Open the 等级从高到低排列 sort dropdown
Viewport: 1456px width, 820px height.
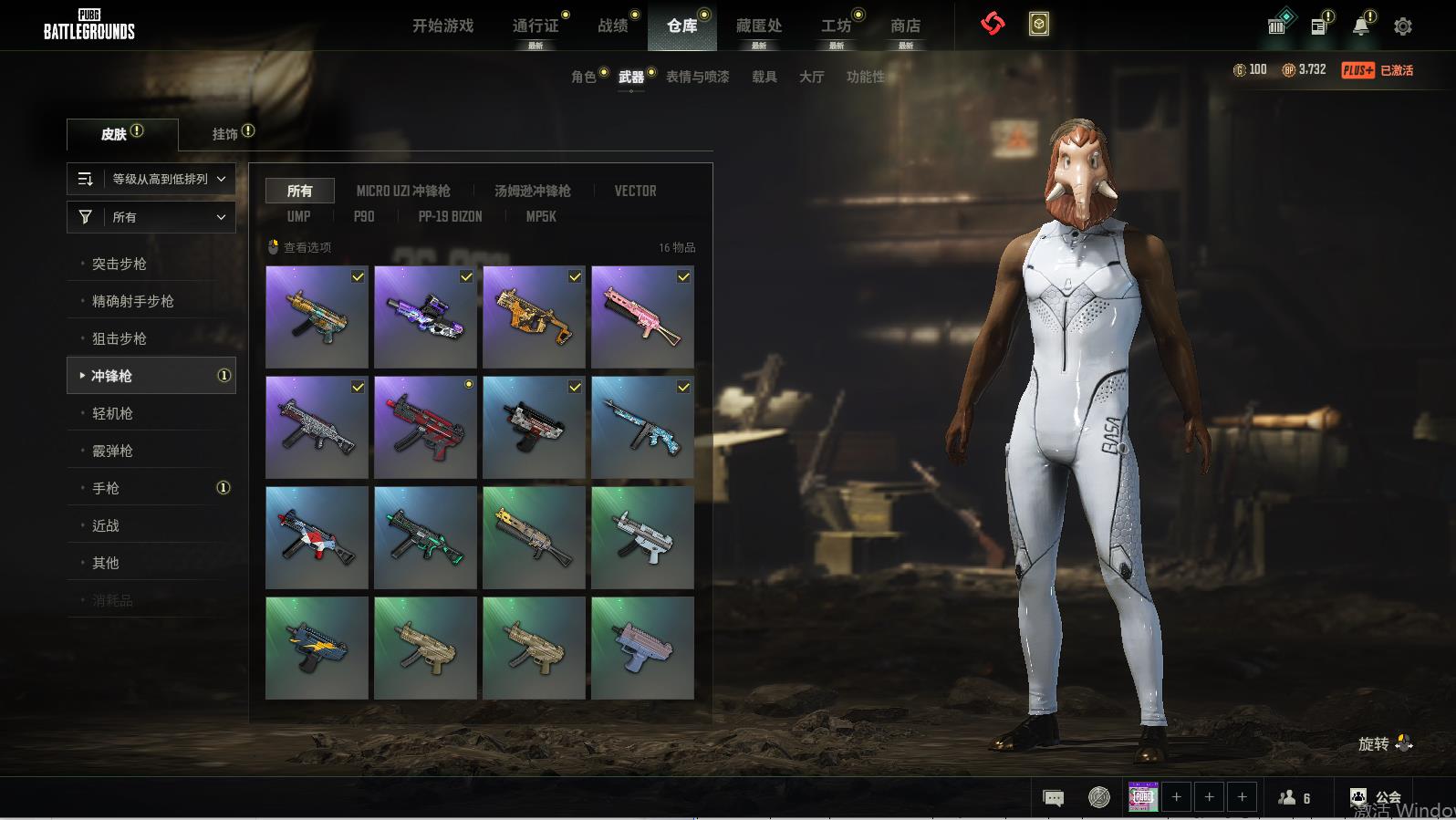151,179
